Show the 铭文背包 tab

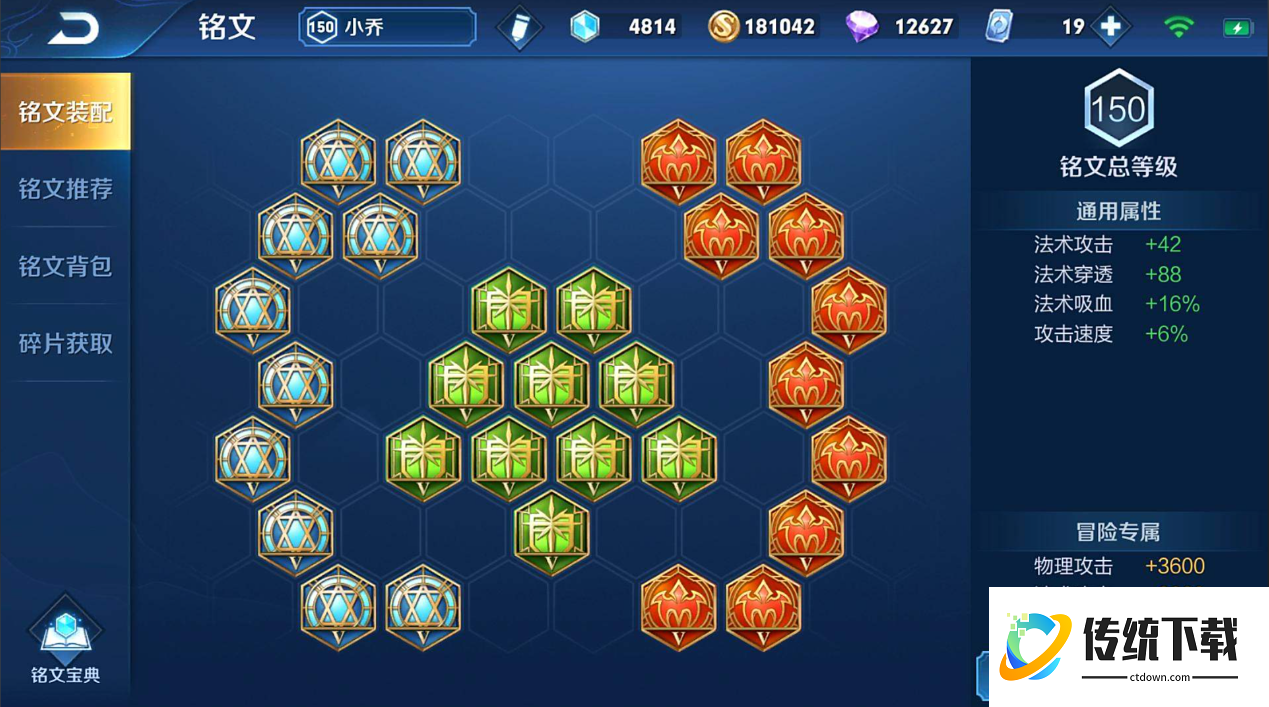point(65,266)
